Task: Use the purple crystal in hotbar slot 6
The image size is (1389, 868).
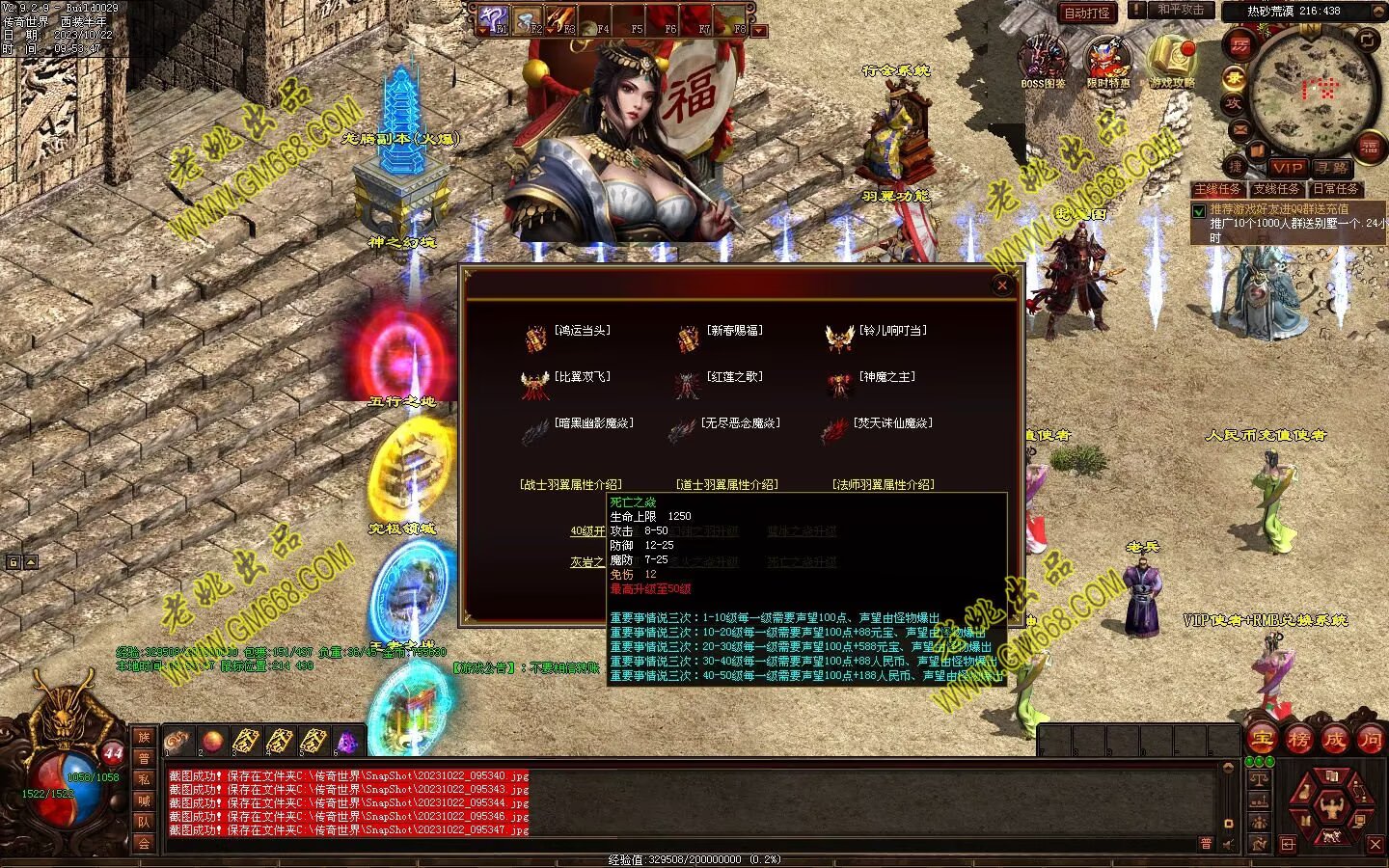Action: pos(346,742)
